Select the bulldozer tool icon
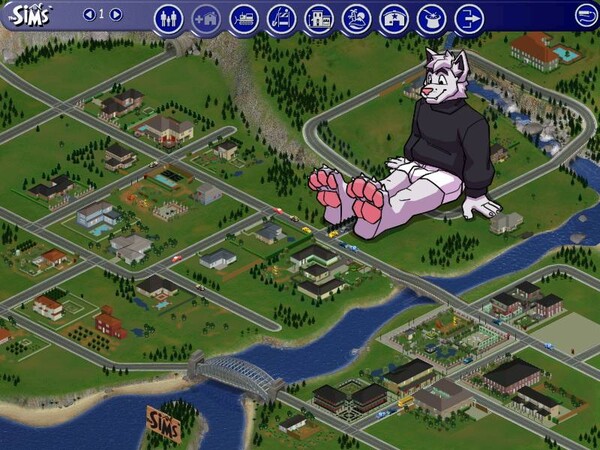The height and width of the screenshot is (450, 600). coord(243,18)
